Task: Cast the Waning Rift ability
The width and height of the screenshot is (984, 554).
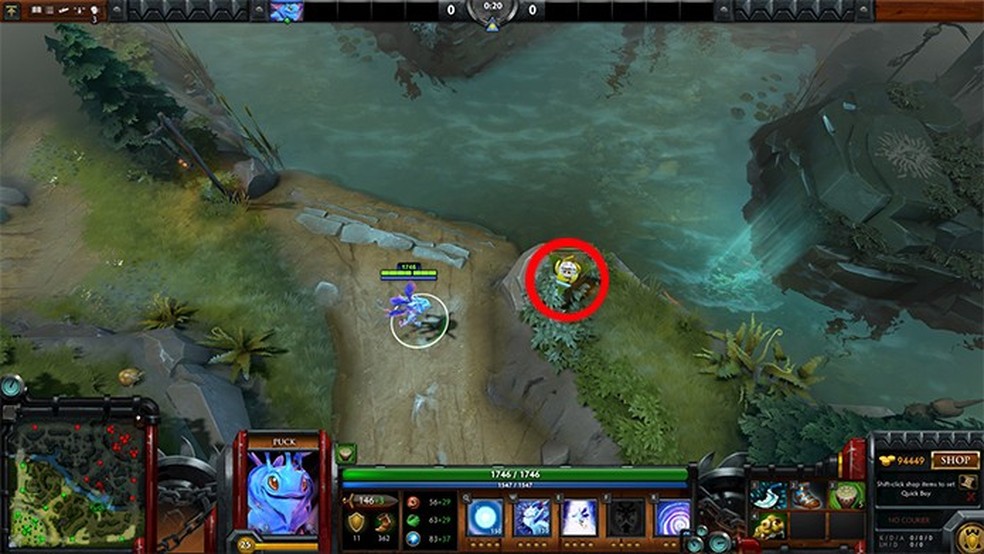Action: [532, 518]
